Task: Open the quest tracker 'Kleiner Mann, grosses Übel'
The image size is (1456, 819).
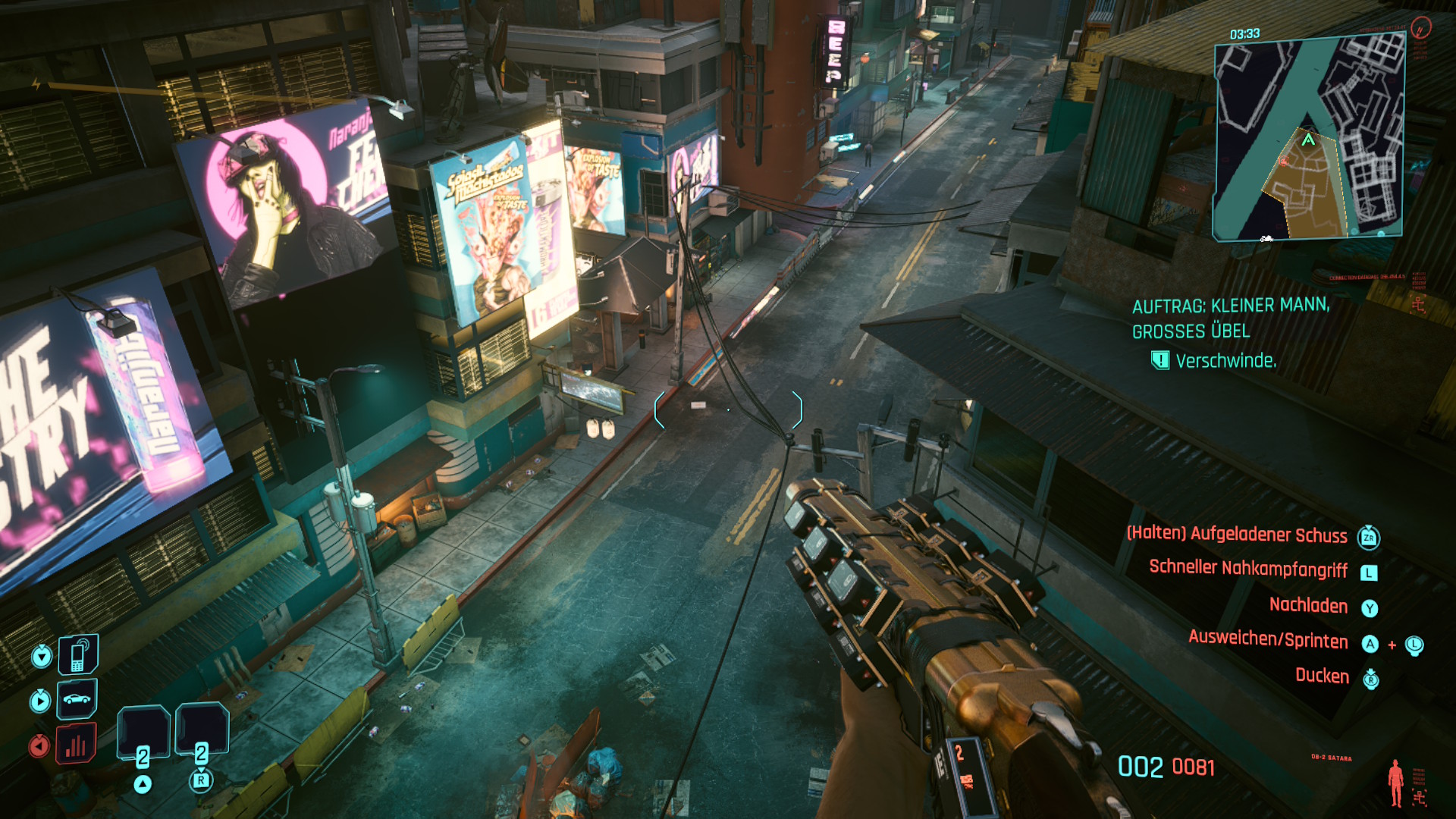Action: coord(1230,318)
